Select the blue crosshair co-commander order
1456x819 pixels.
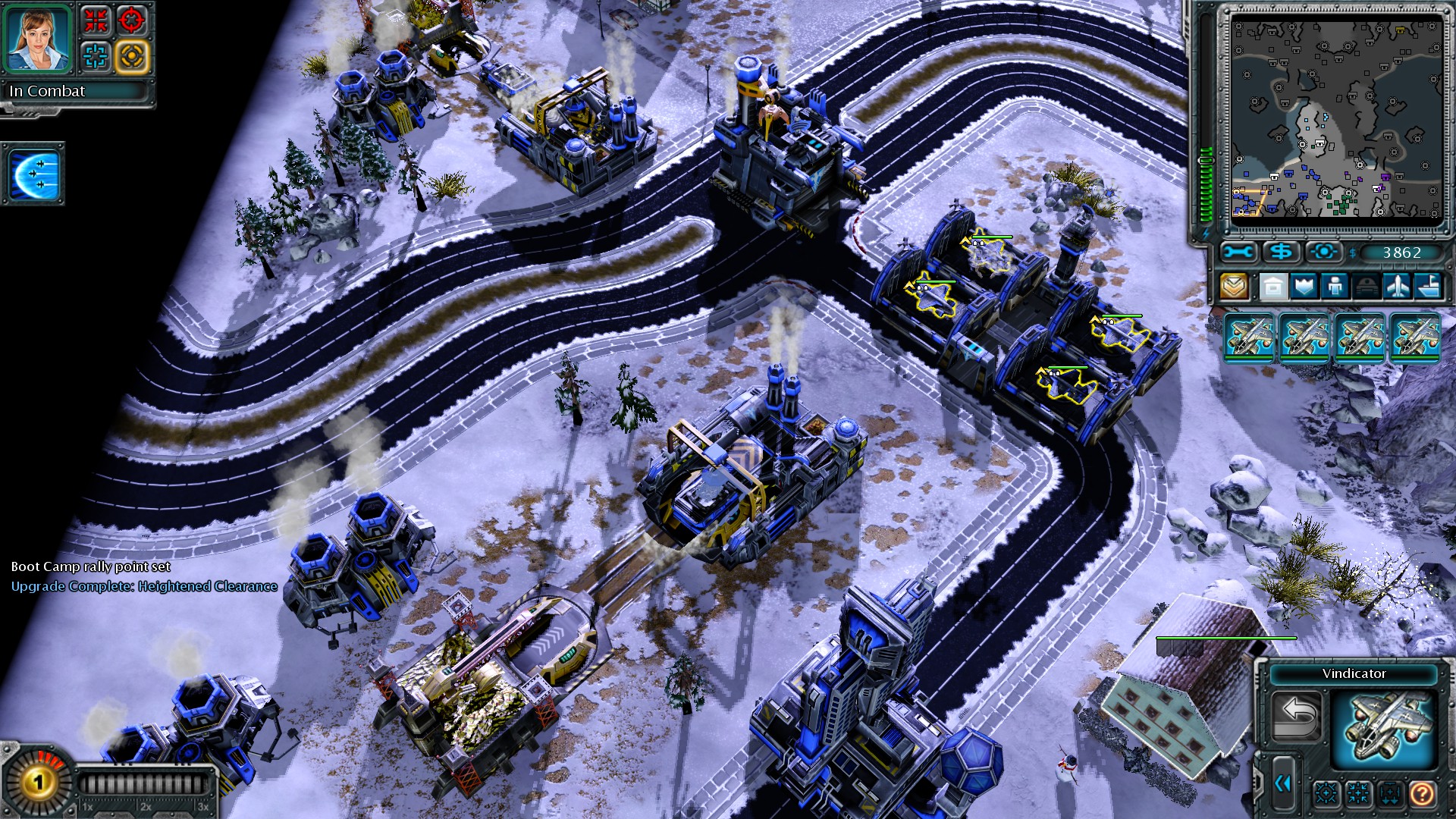96,57
